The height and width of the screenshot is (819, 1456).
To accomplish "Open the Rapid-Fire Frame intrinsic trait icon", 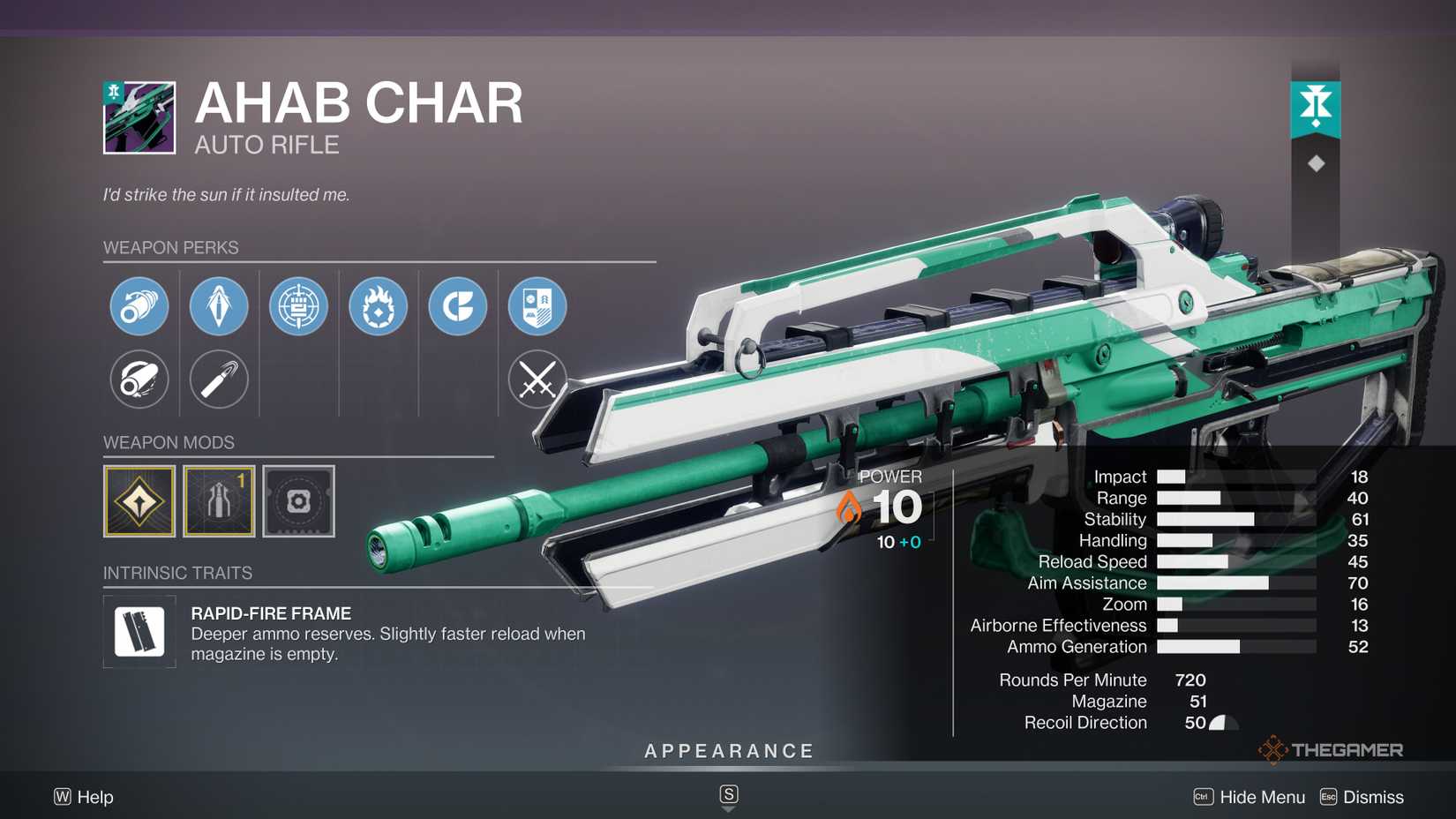I will click(x=139, y=632).
